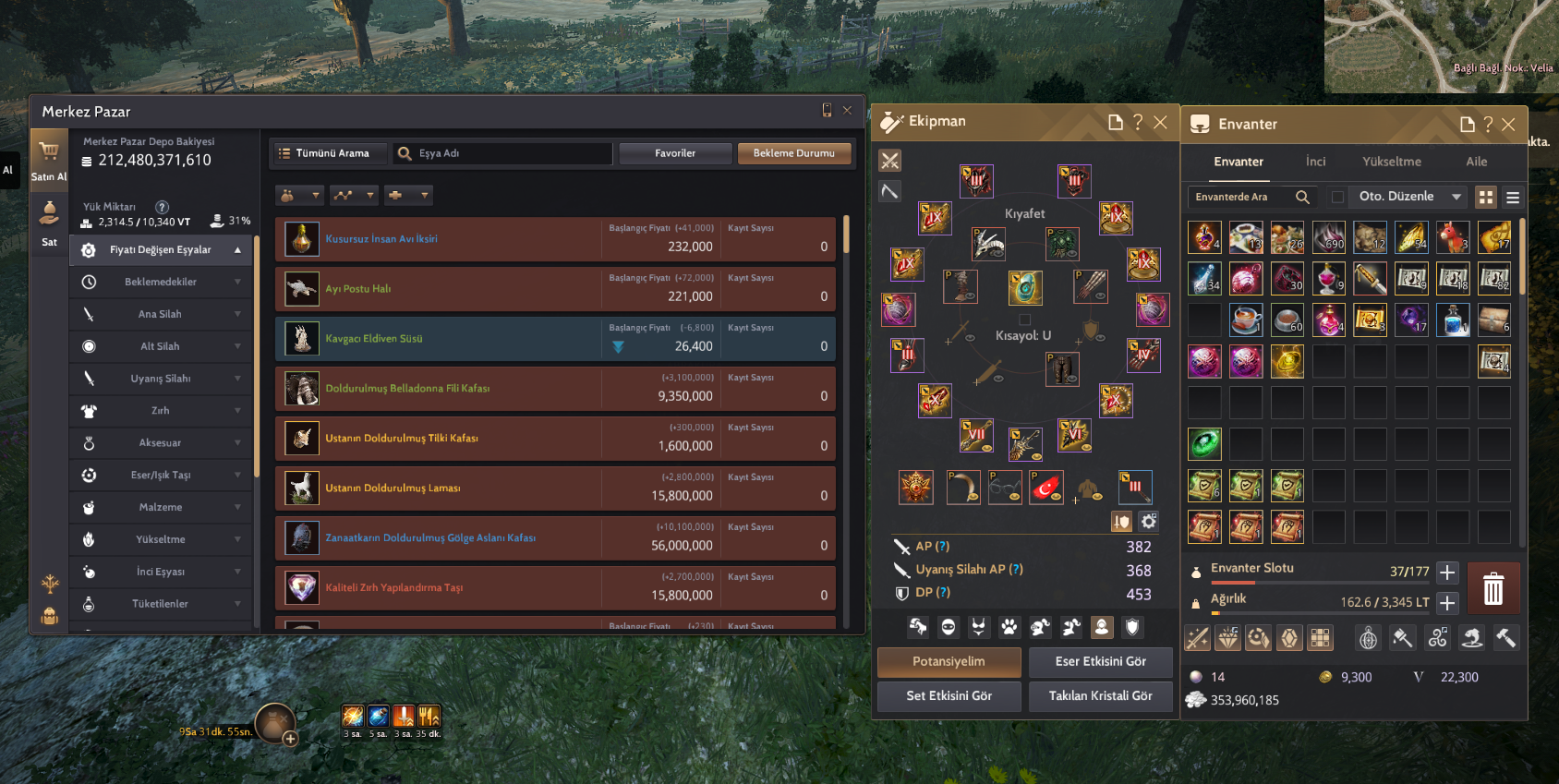Open the settings gear in the Ekipman panel

tap(1148, 521)
